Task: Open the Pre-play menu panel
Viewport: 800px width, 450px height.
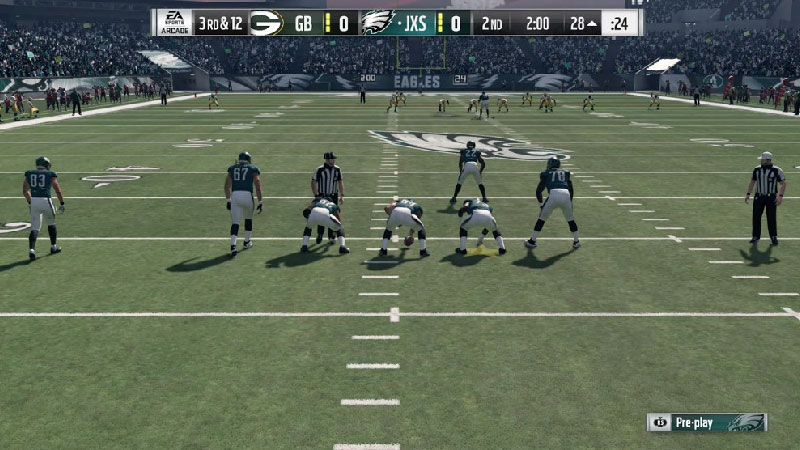Action: tap(706, 422)
